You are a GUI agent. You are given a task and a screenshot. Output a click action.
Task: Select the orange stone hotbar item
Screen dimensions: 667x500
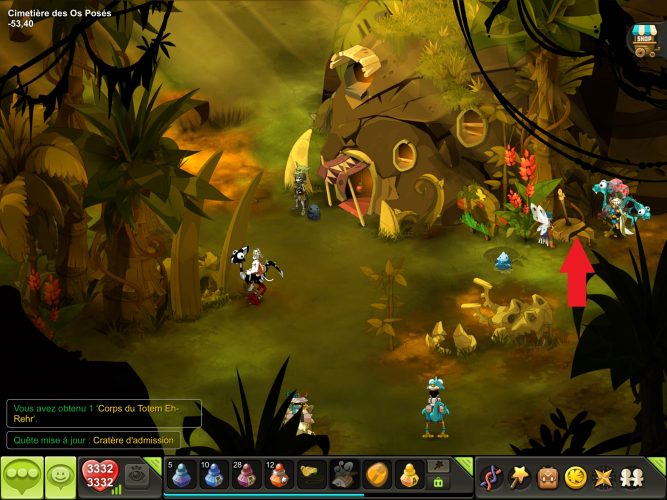(x=377, y=473)
